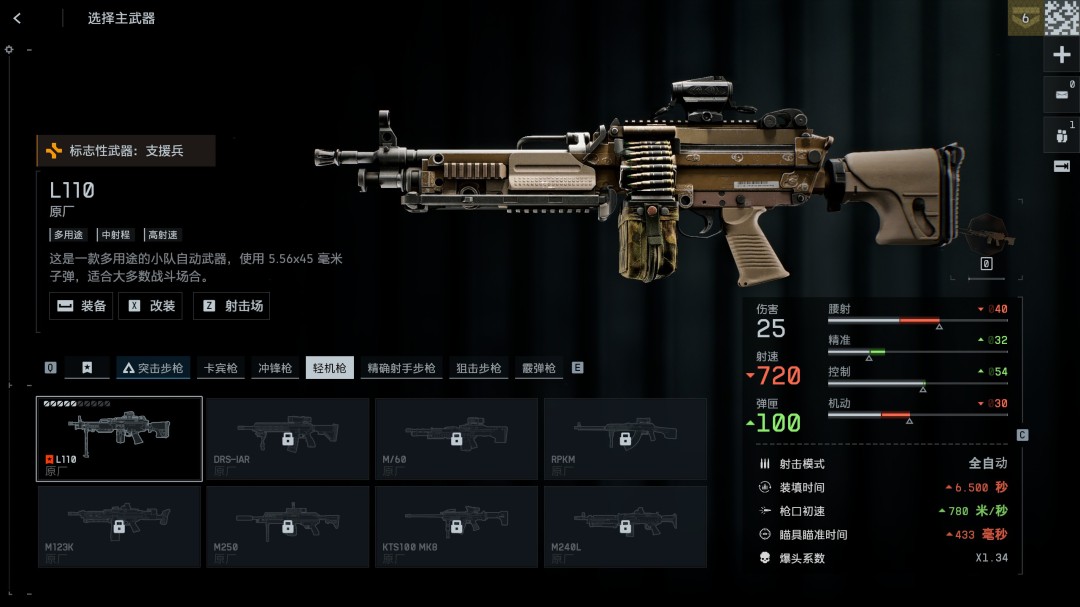
Task: Show the 冲锋枪 weapon category
Action: pyautogui.click(x=275, y=368)
